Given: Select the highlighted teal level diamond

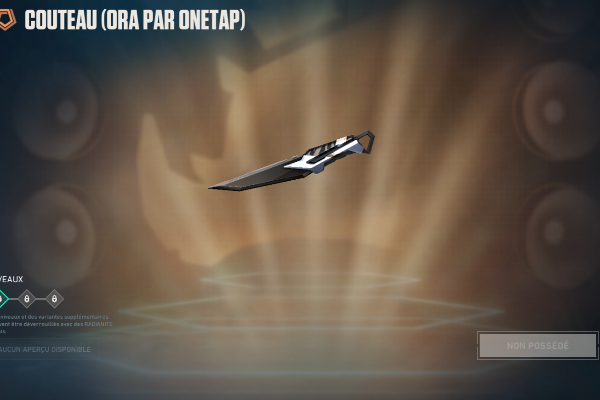Looking at the screenshot, I should coord(2,298).
